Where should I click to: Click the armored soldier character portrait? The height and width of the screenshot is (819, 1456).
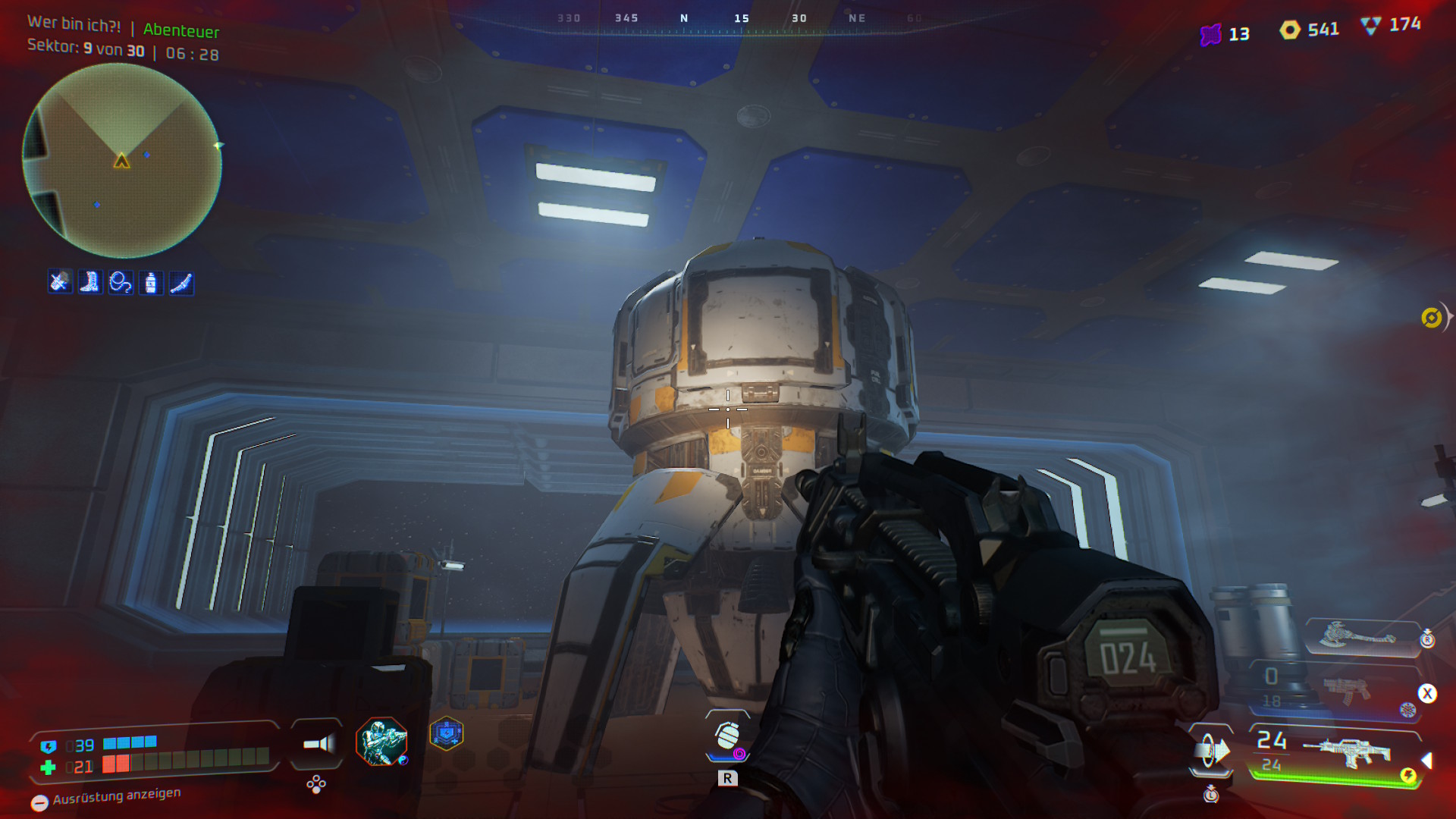(x=381, y=742)
